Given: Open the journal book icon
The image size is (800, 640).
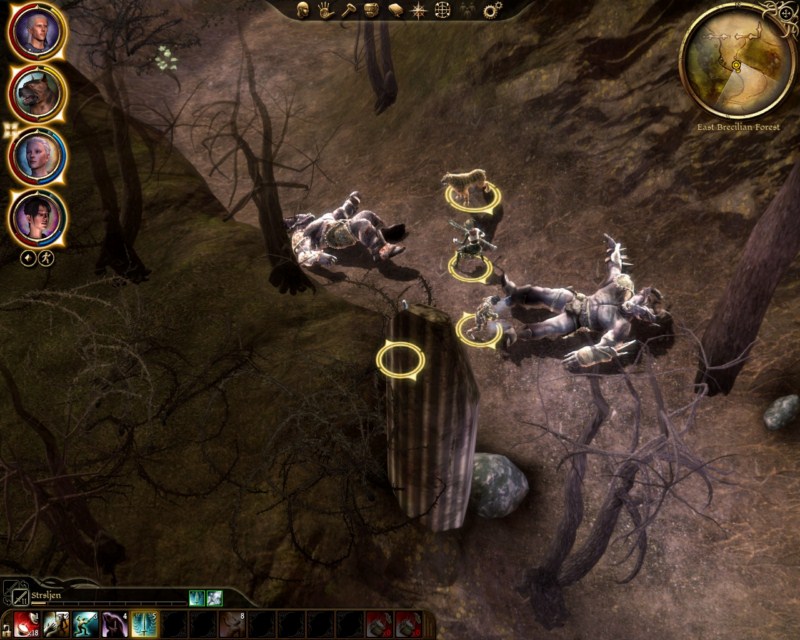Looking at the screenshot, I should click(395, 10).
